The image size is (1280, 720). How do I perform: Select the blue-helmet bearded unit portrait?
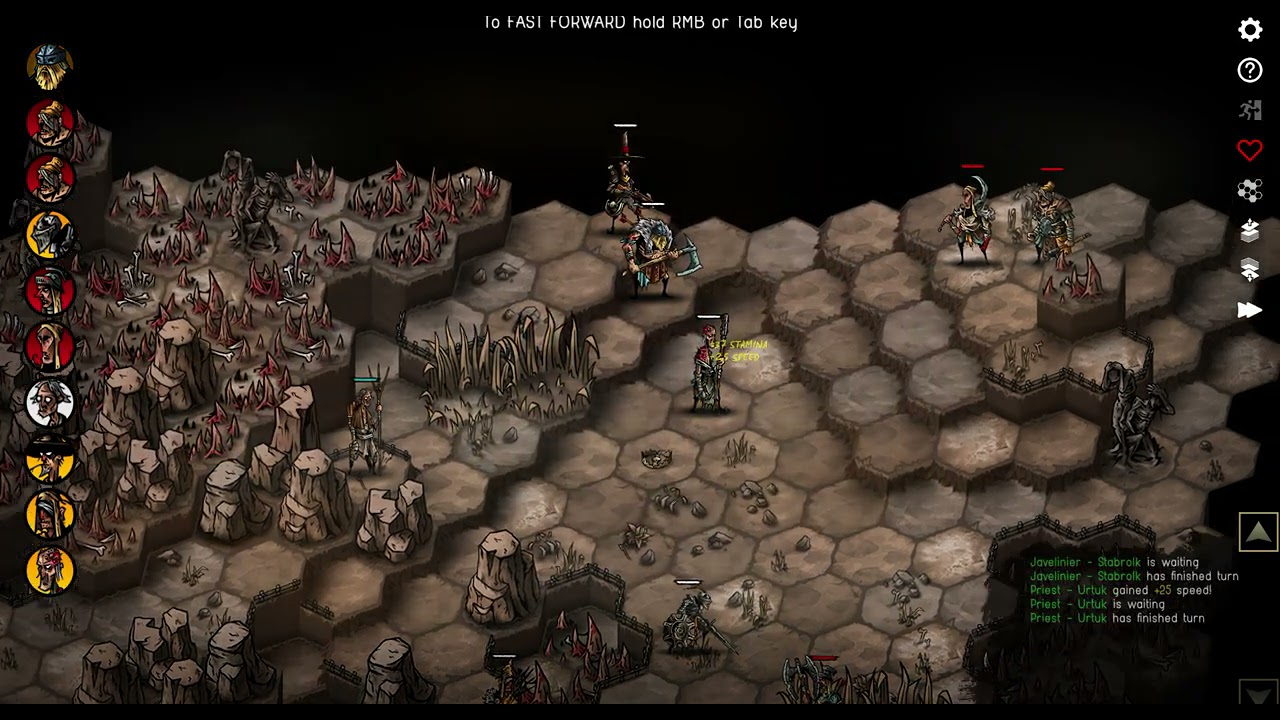[x=50, y=67]
